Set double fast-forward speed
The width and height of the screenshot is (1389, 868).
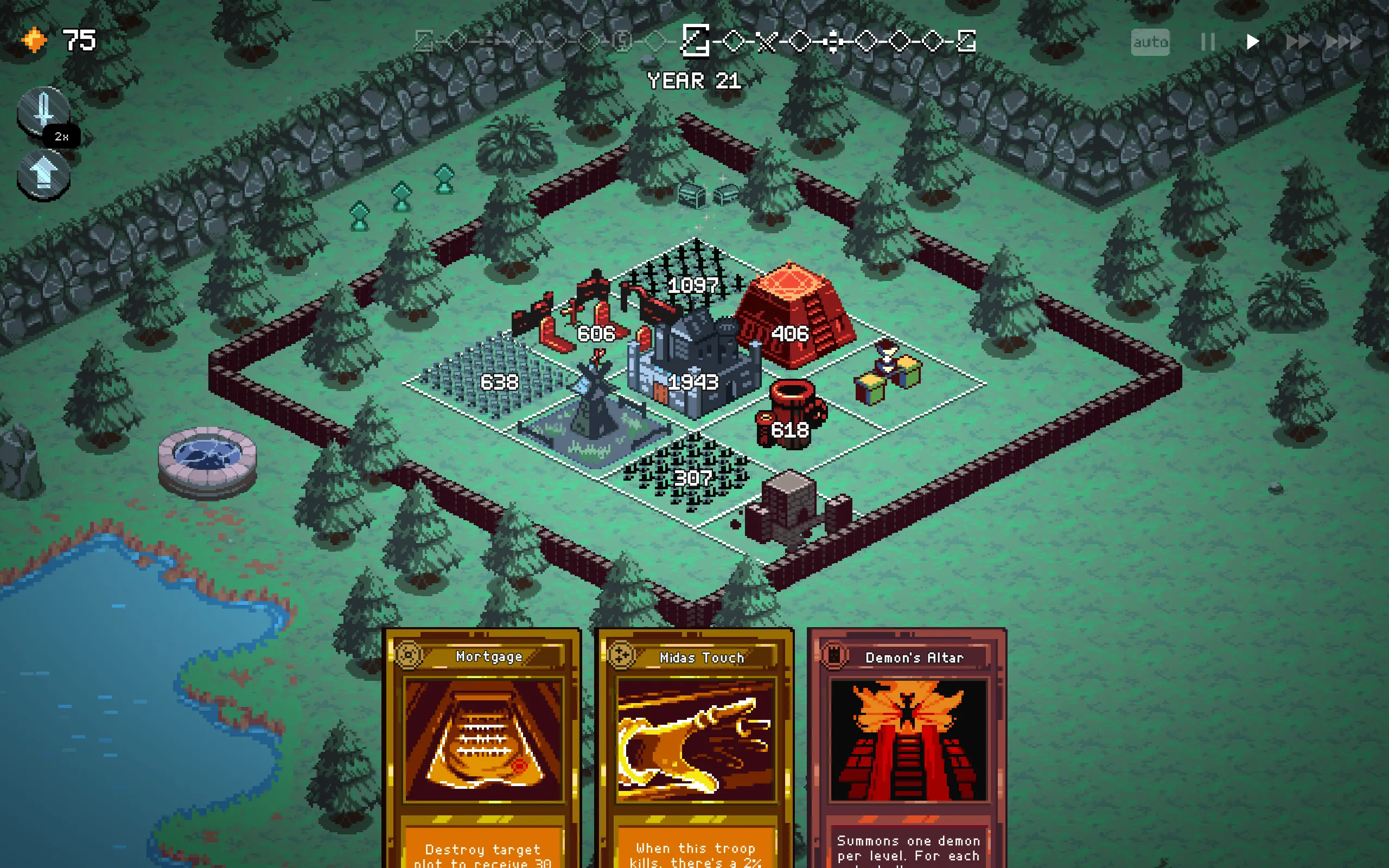(x=1297, y=42)
